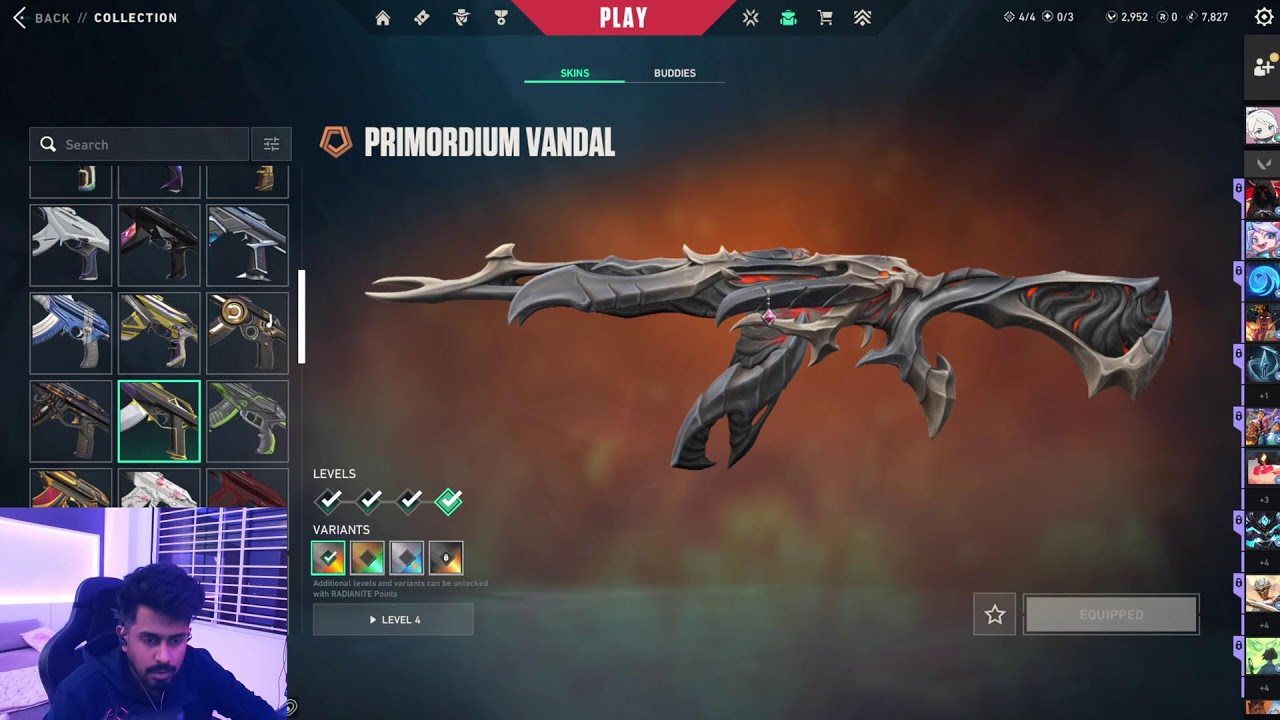
Task: Choose the locked fourth variant swatch
Action: pyautogui.click(x=446, y=558)
